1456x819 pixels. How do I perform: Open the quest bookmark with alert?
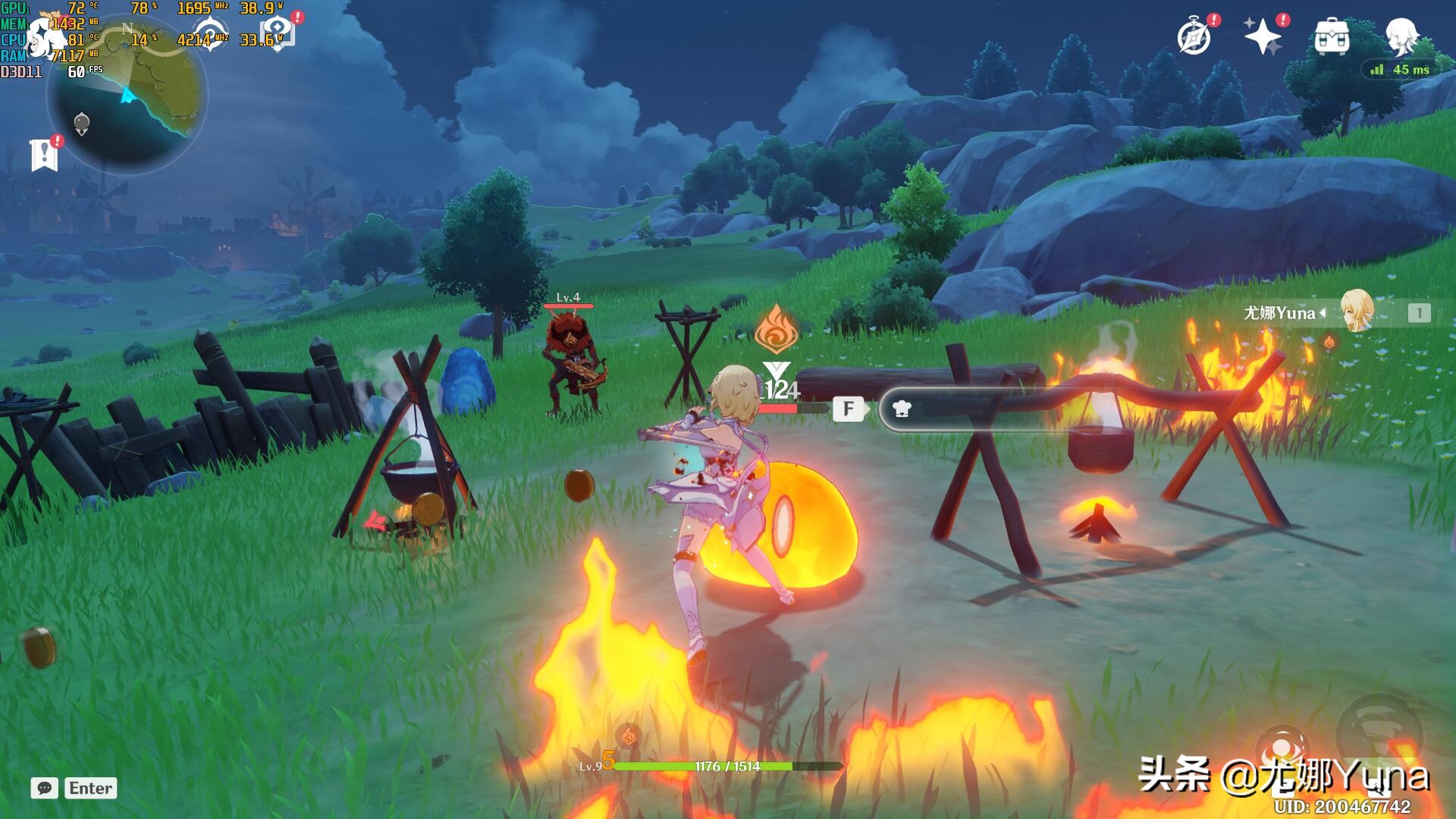[x=45, y=155]
